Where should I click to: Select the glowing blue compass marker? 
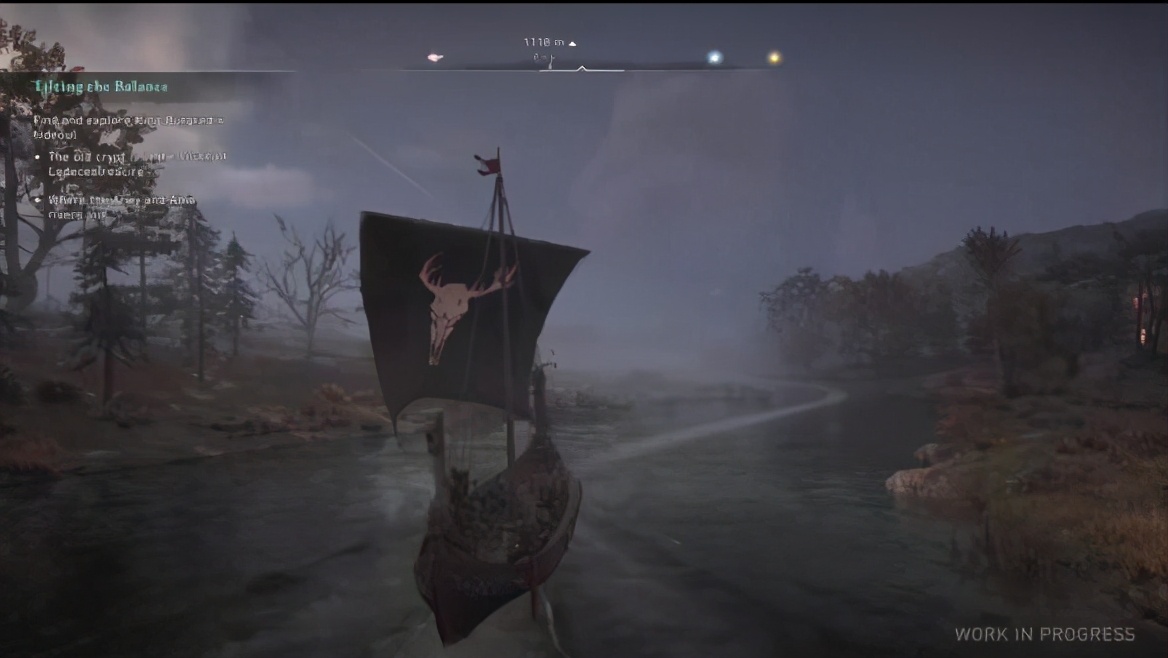coord(714,58)
